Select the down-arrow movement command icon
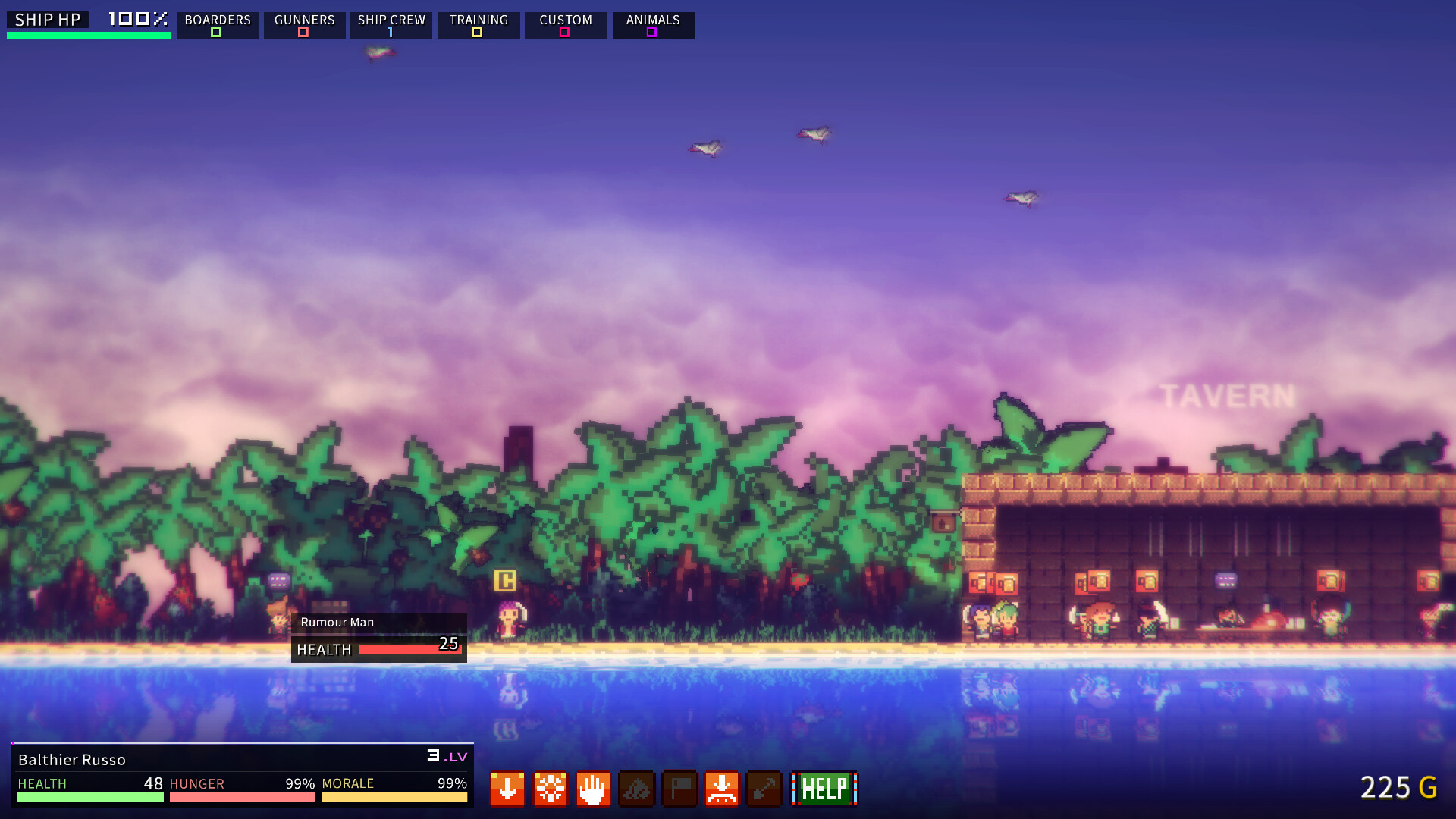Image resolution: width=1456 pixels, height=819 pixels. (507, 789)
